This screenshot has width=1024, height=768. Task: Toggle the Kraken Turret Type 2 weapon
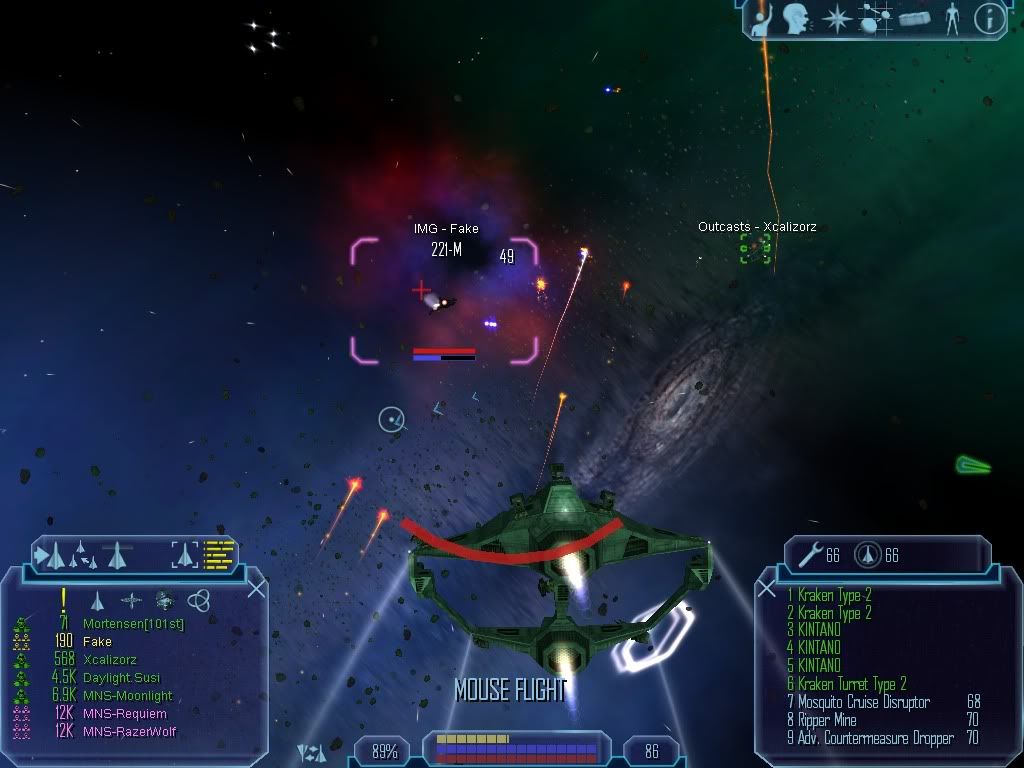(852, 685)
